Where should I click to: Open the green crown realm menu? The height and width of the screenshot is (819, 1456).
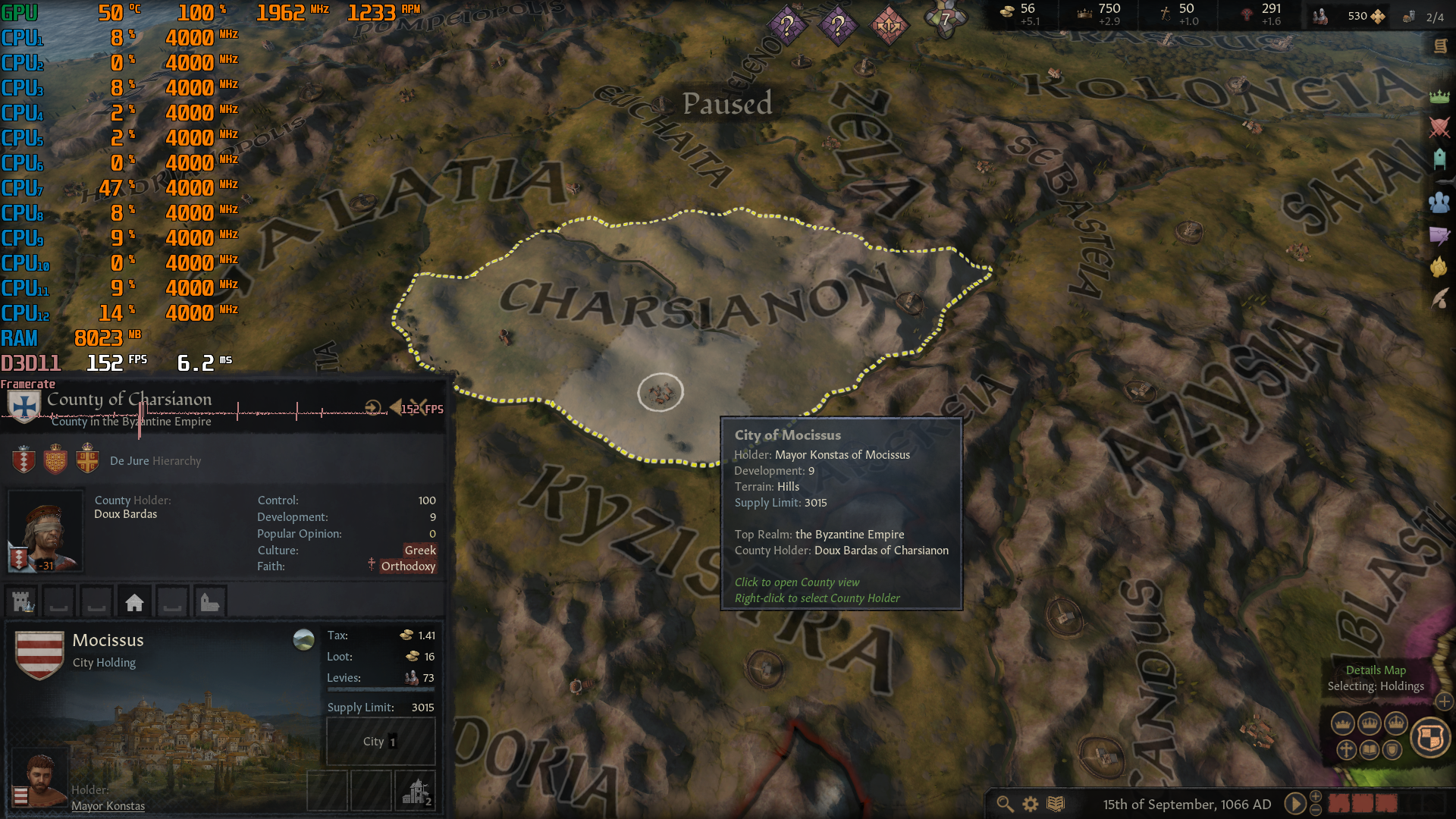pos(1439,96)
